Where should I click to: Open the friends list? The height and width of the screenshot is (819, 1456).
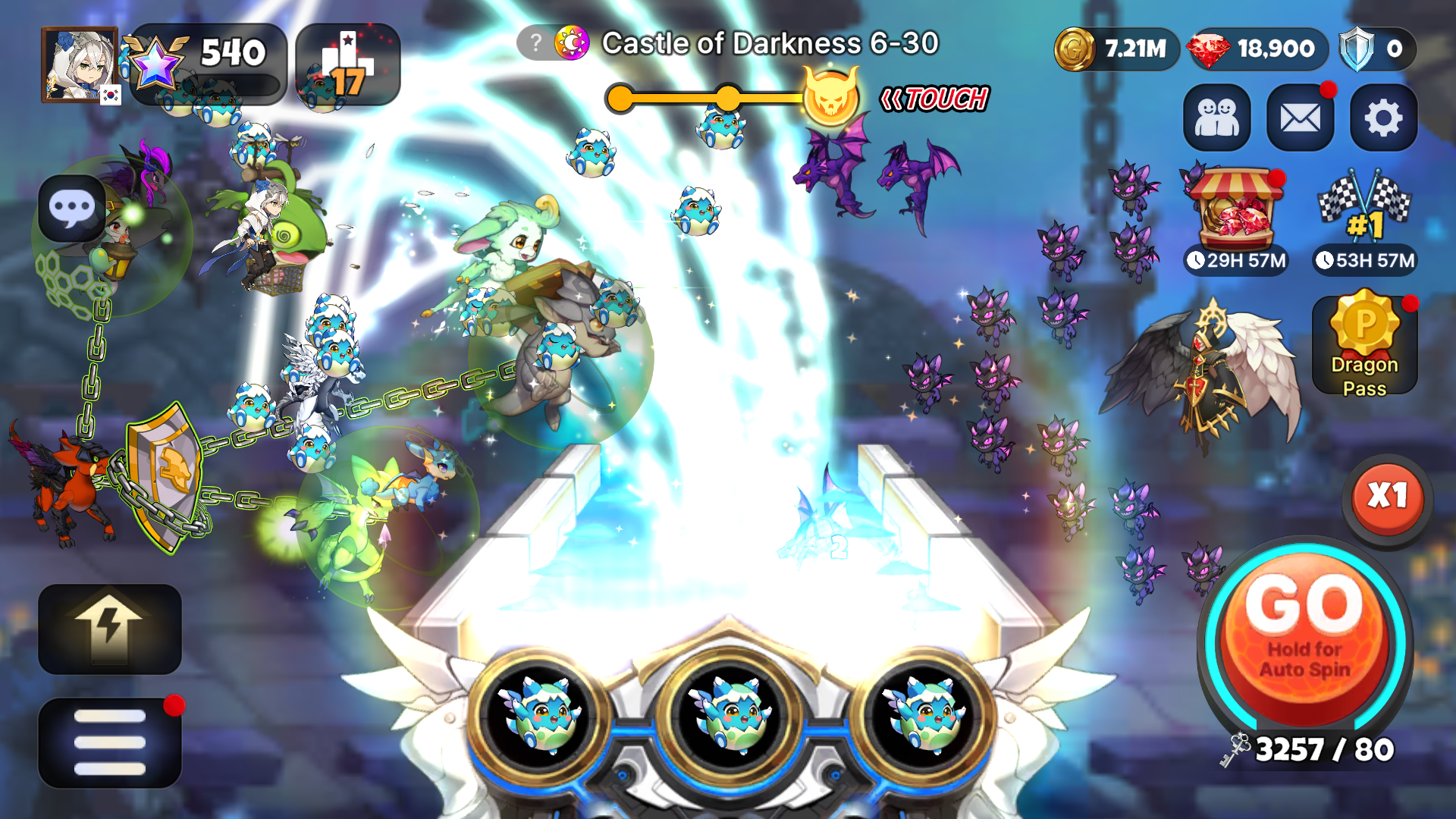(1216, 118)
